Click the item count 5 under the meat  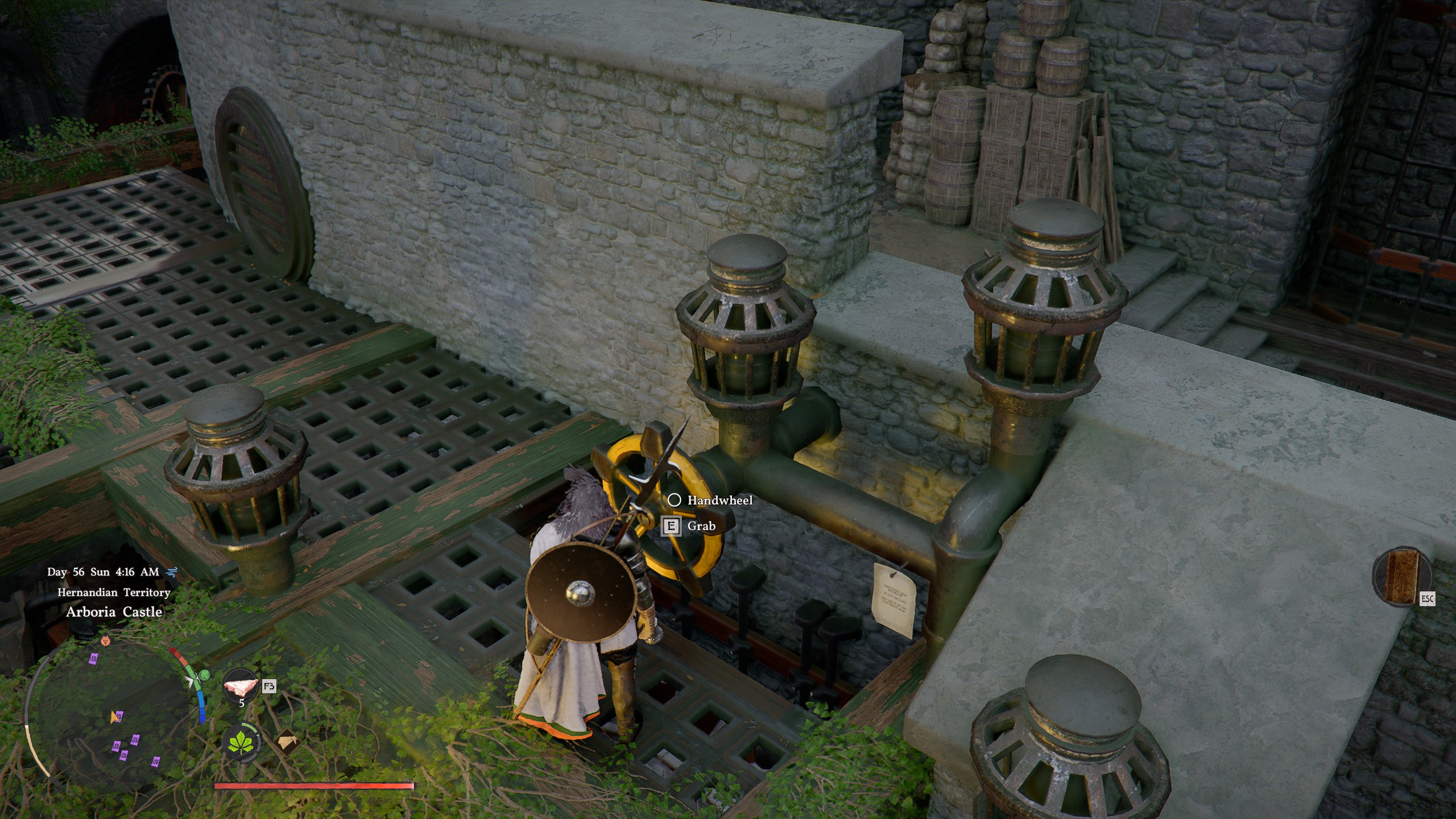242,702
